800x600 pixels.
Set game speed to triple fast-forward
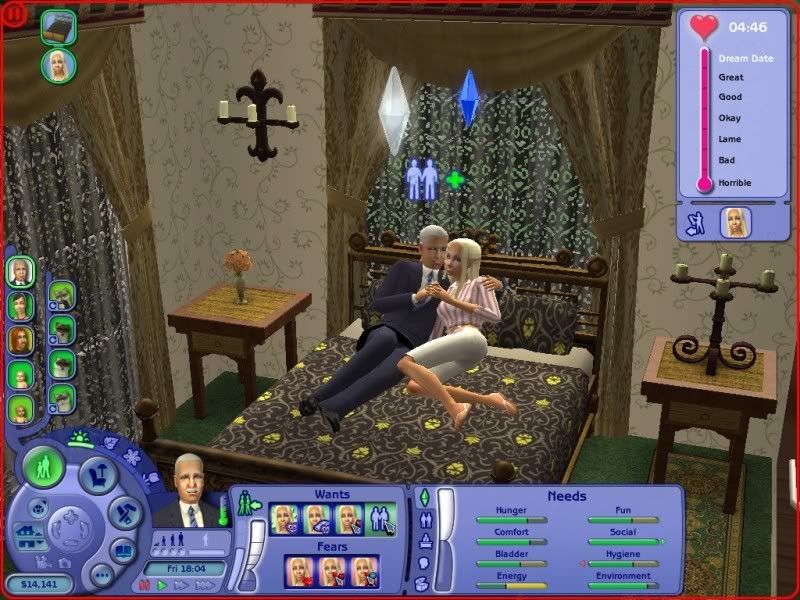pos(206,585)
